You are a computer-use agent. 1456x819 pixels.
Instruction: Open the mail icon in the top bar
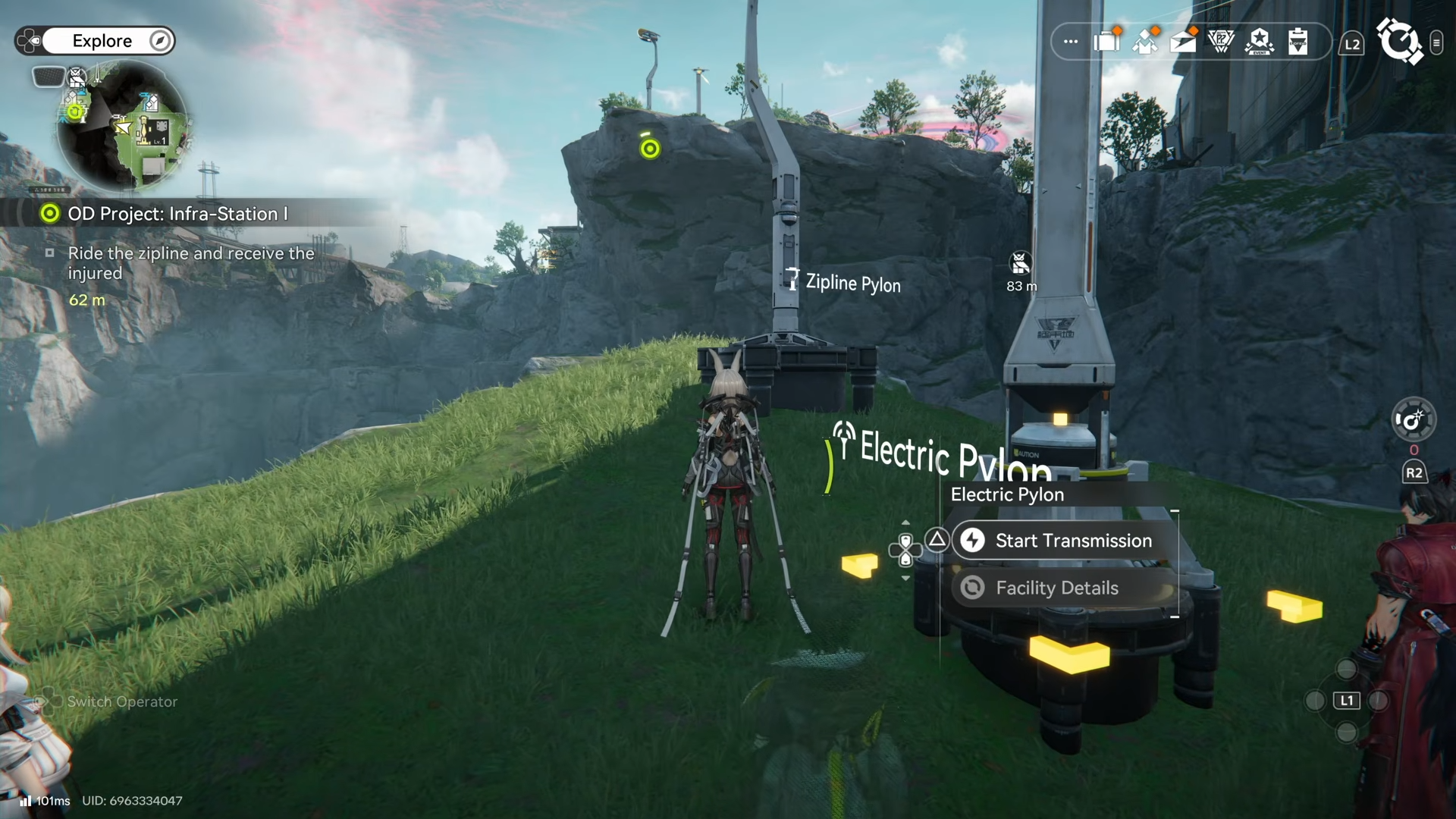point(1185,42)
